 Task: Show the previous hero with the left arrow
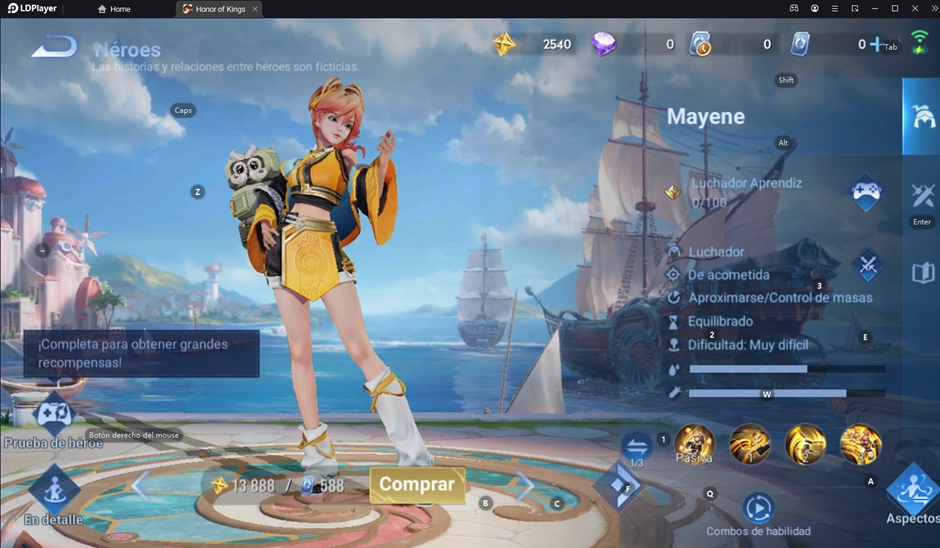tap(140, 487)
